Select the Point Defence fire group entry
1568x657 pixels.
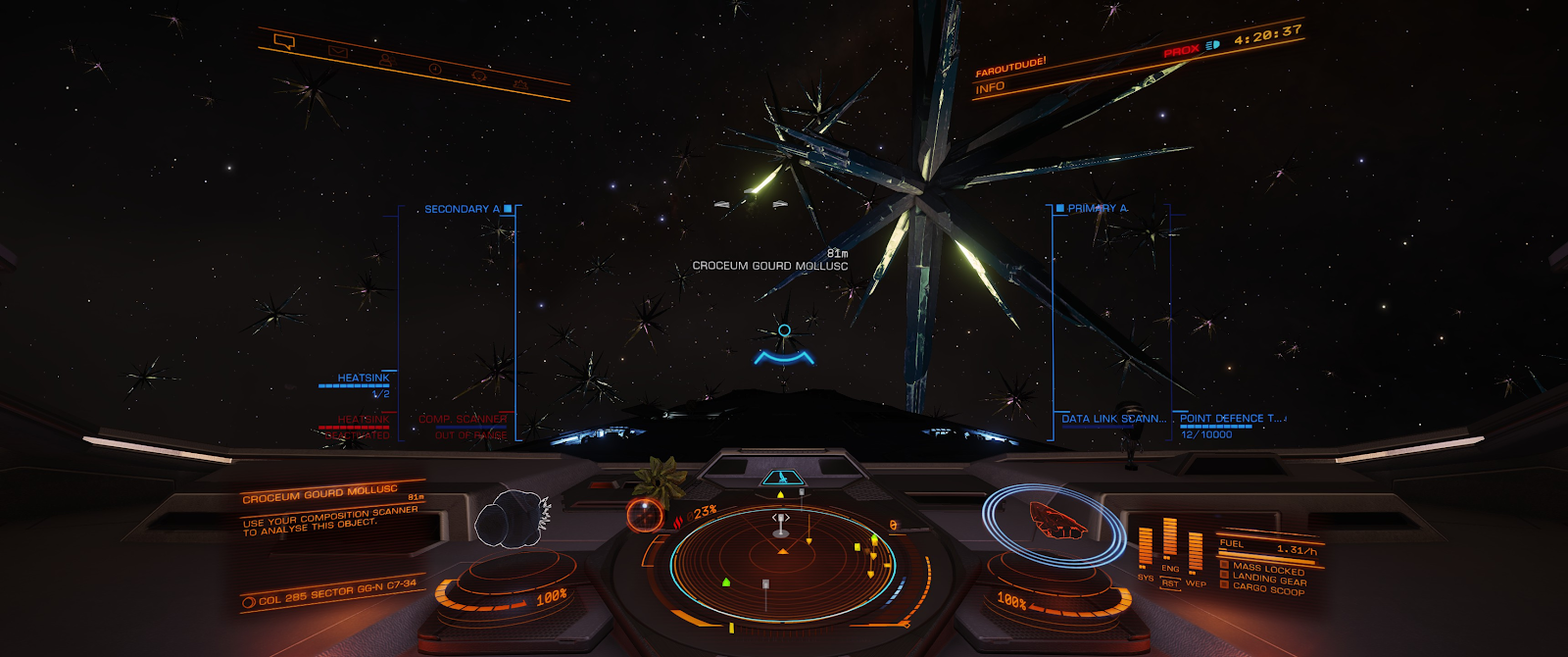pos(1231,419)
